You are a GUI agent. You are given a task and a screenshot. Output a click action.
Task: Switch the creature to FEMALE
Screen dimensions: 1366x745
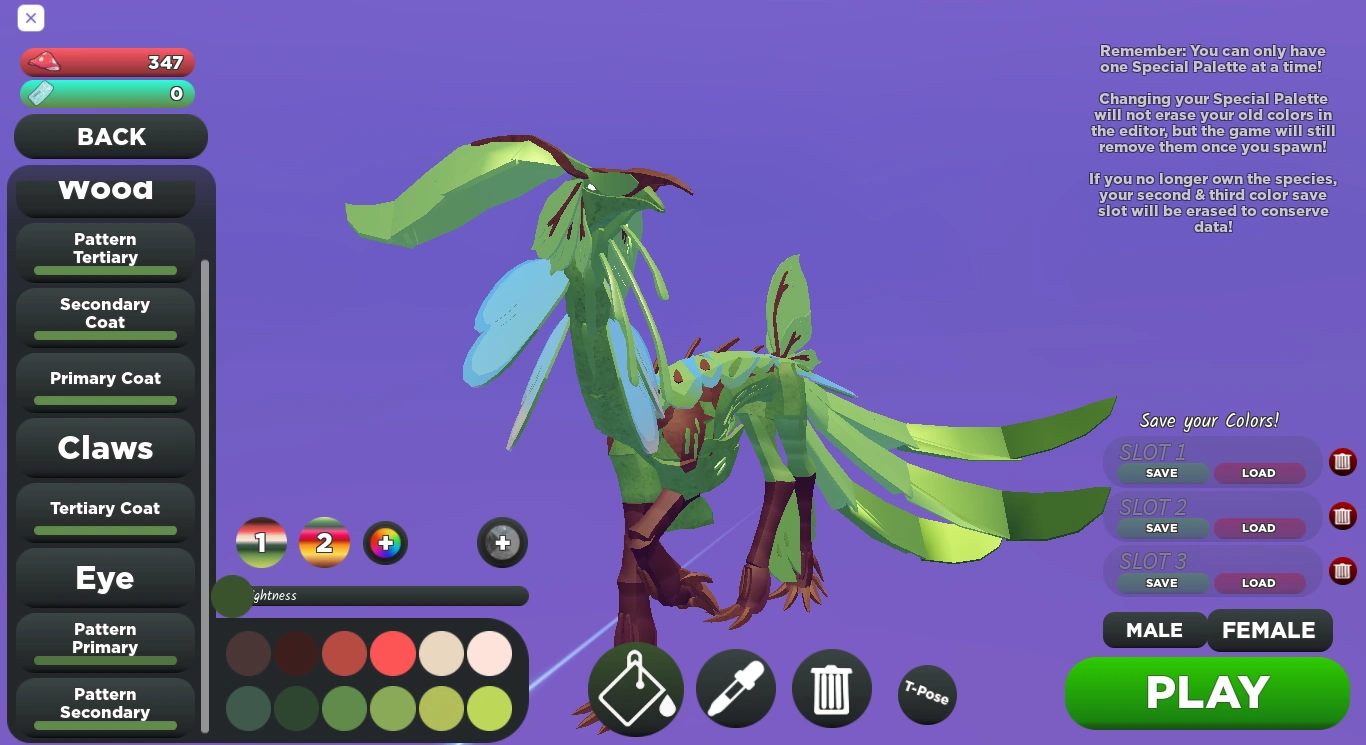1270,630
